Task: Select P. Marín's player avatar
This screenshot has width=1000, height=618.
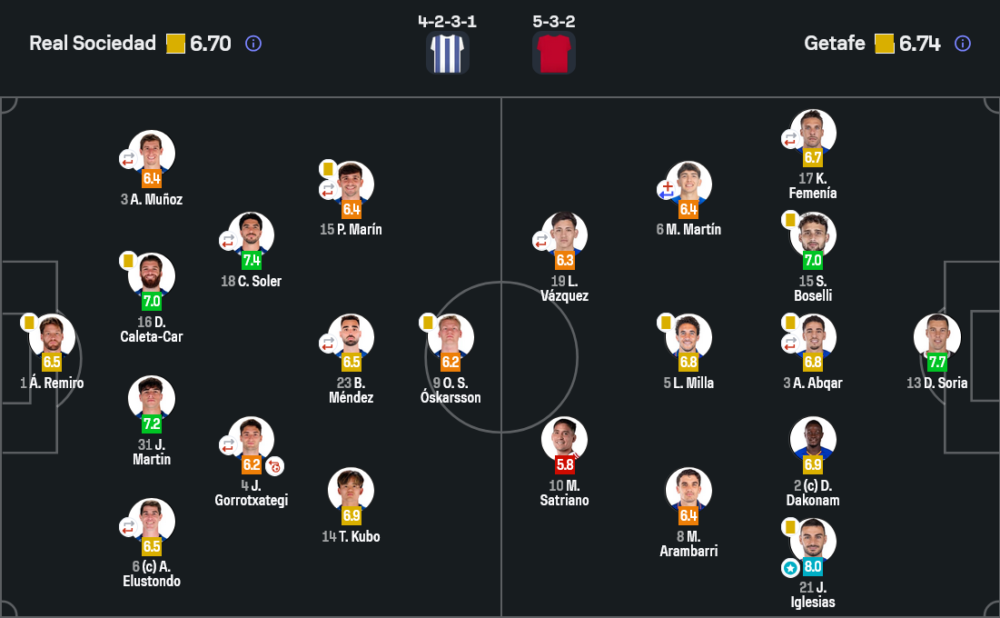Action: (x=351, y=184)
